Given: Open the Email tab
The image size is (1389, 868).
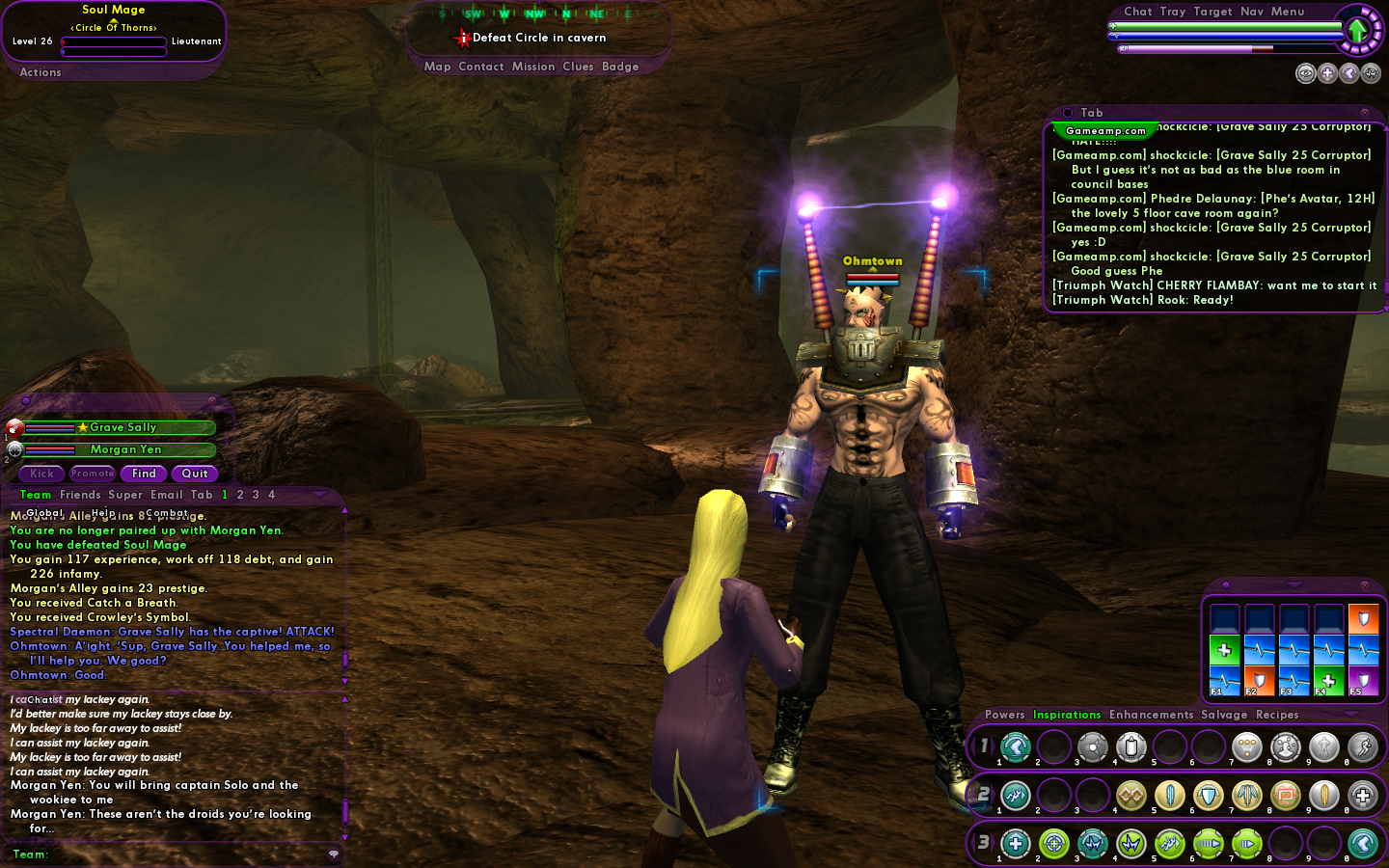Looking at the screenshot, I should (167, 495).
